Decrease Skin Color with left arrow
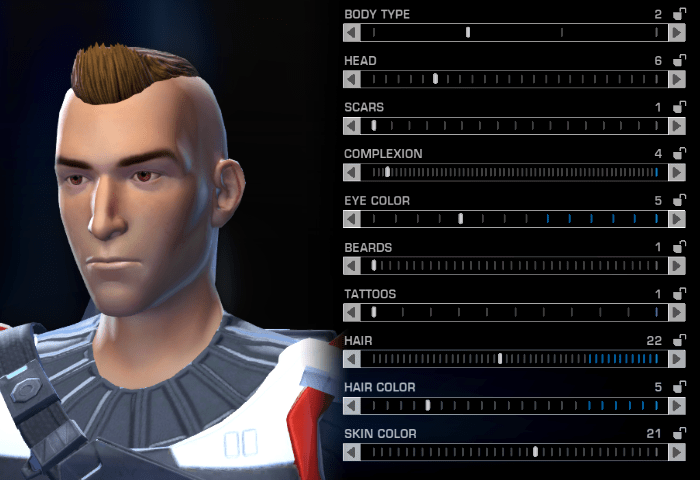Viewport: 700px width, 480px height. [x=351, y=452]
